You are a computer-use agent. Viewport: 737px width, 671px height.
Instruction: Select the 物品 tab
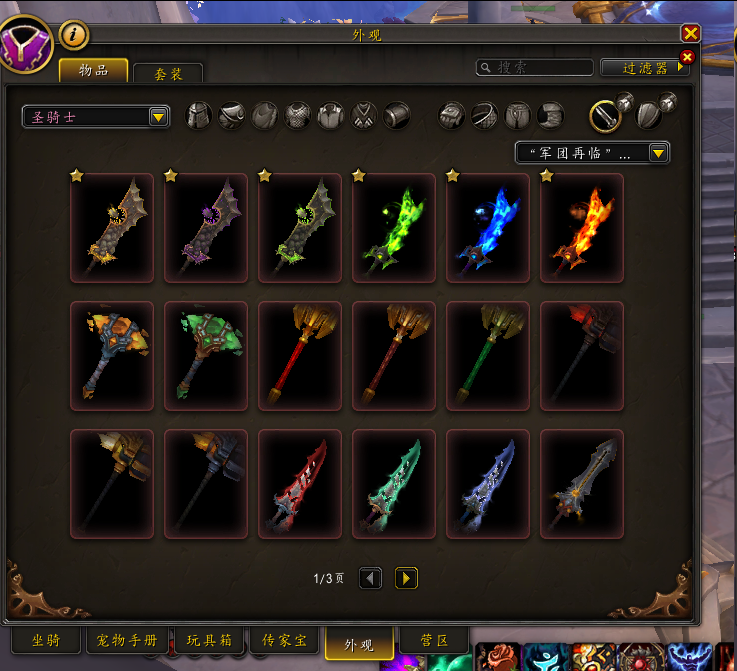(93, 70)
